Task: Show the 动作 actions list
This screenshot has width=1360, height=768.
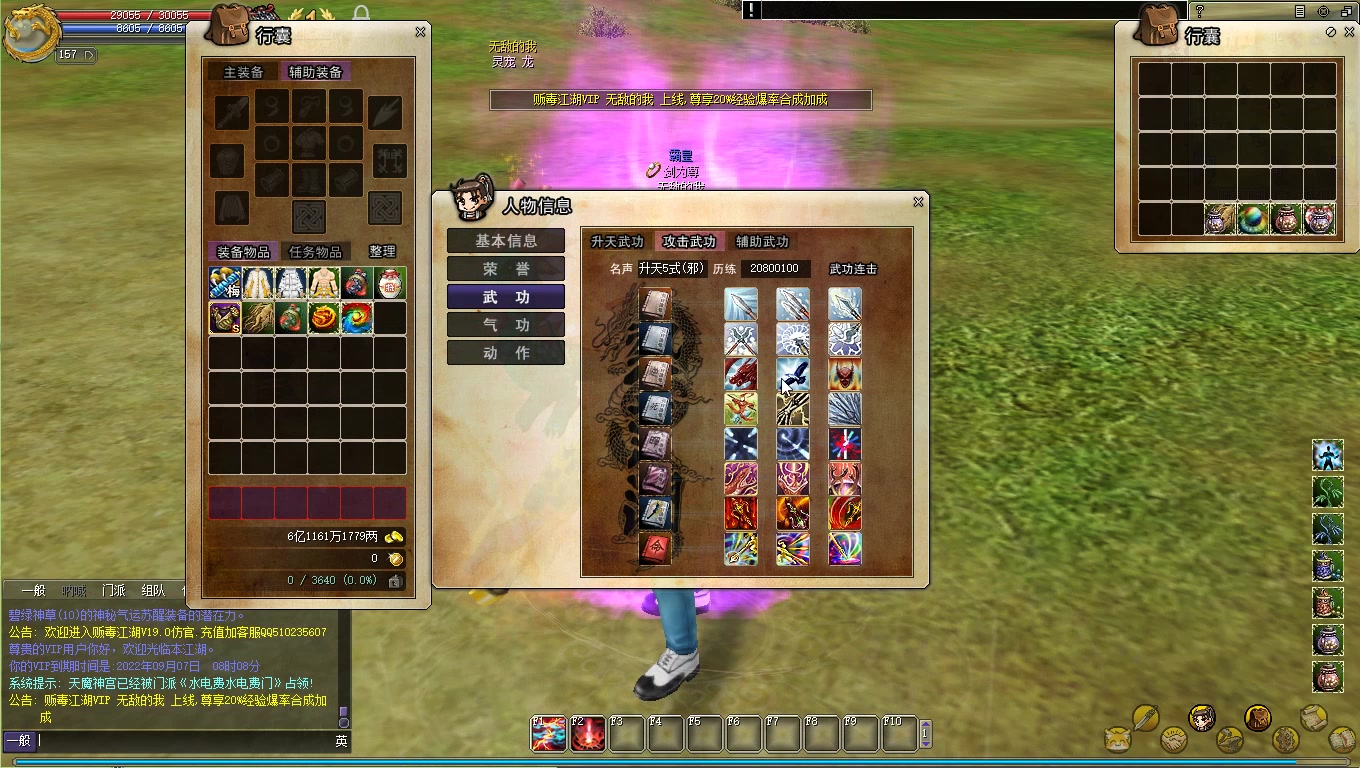Action: click(x=506, y=353)
